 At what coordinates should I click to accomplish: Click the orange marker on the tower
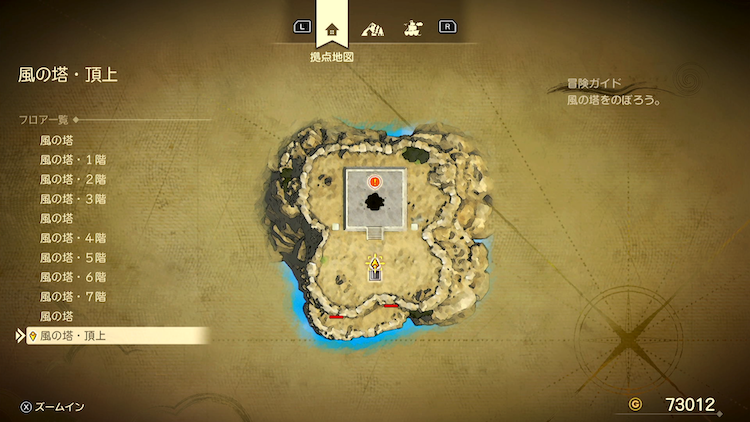(x=374, y=181)
